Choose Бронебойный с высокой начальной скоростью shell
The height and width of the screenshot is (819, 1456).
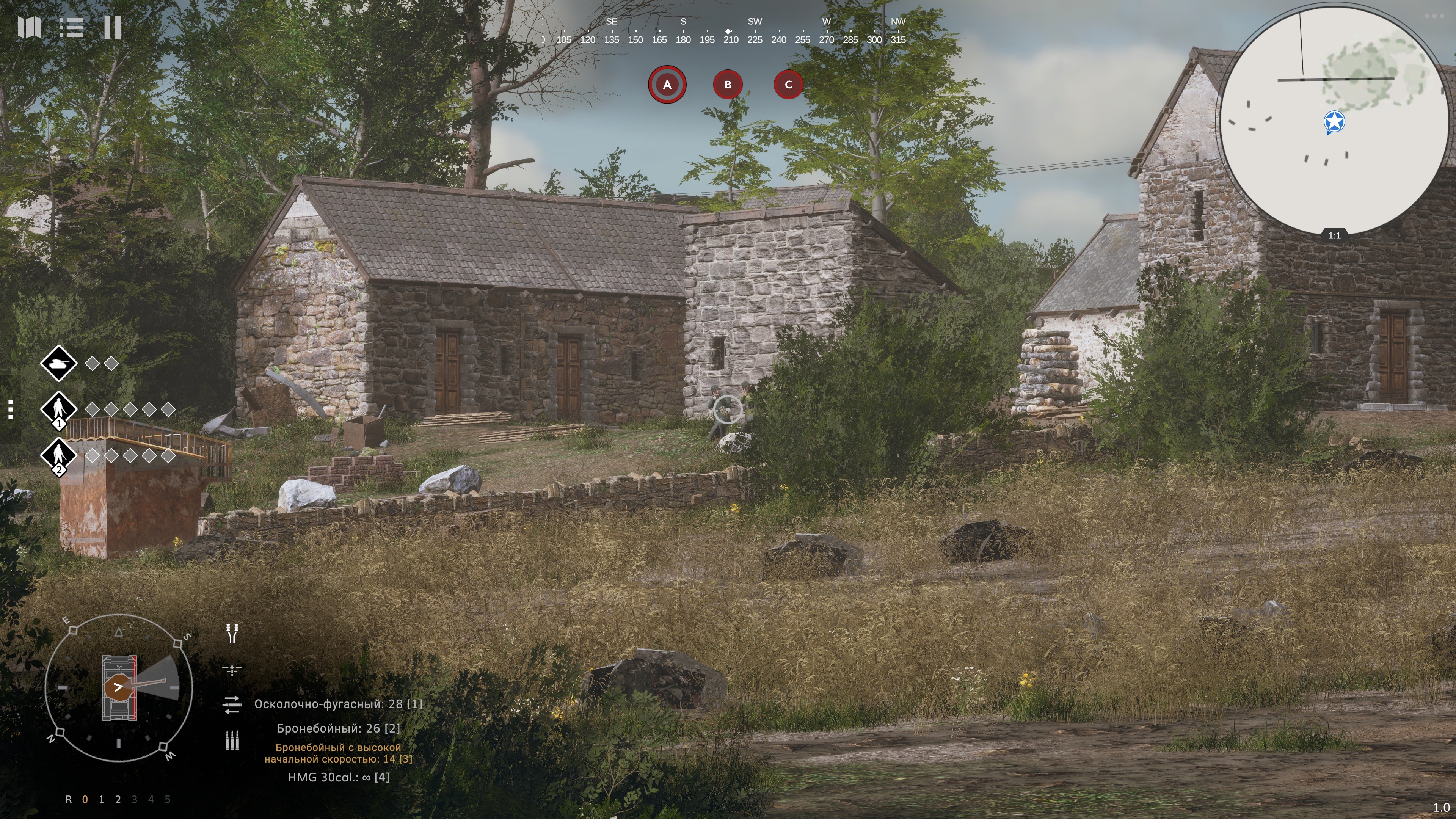pos(338,753)
